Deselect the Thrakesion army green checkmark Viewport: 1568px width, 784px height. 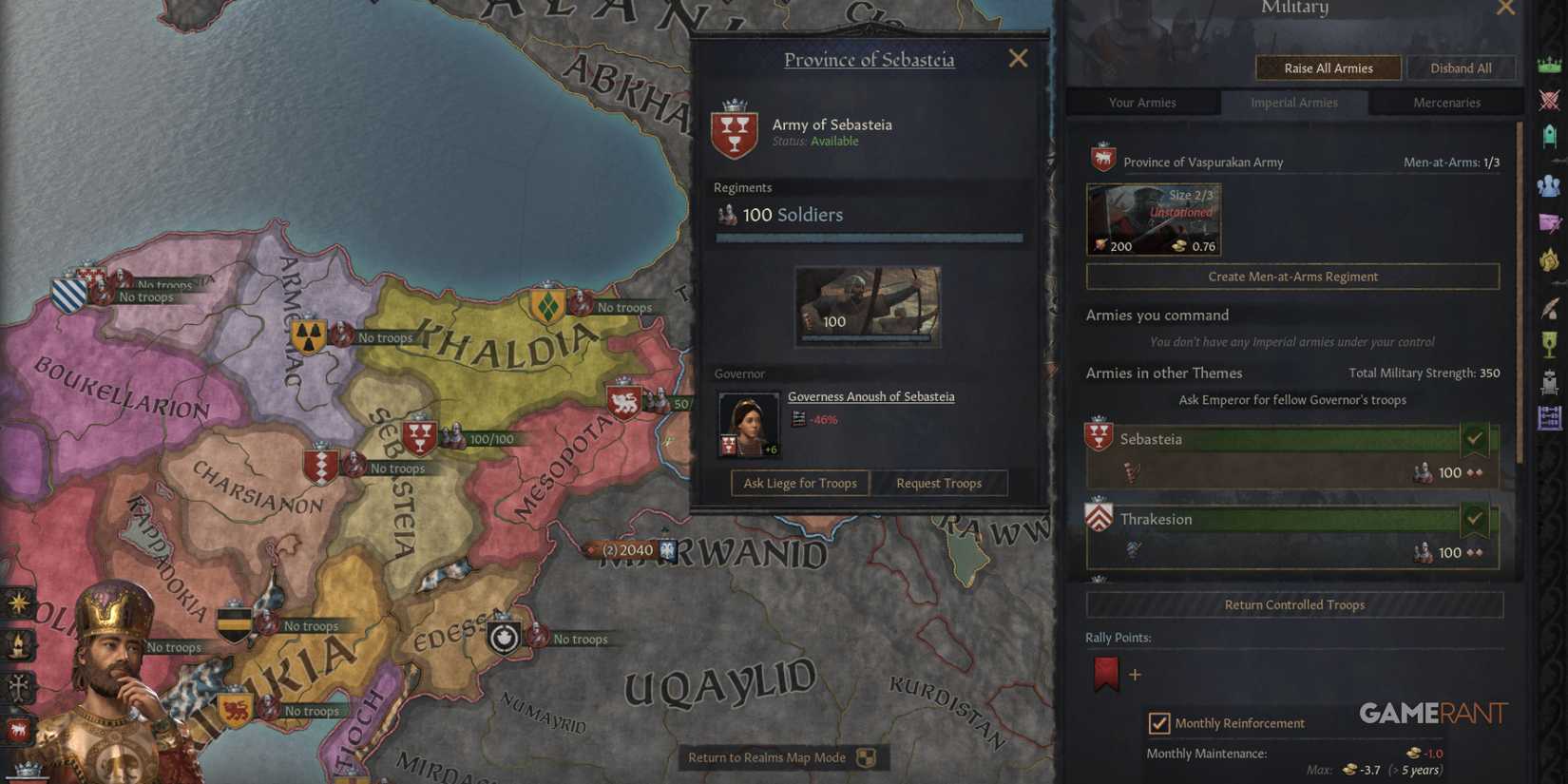tap(1475, 519)
